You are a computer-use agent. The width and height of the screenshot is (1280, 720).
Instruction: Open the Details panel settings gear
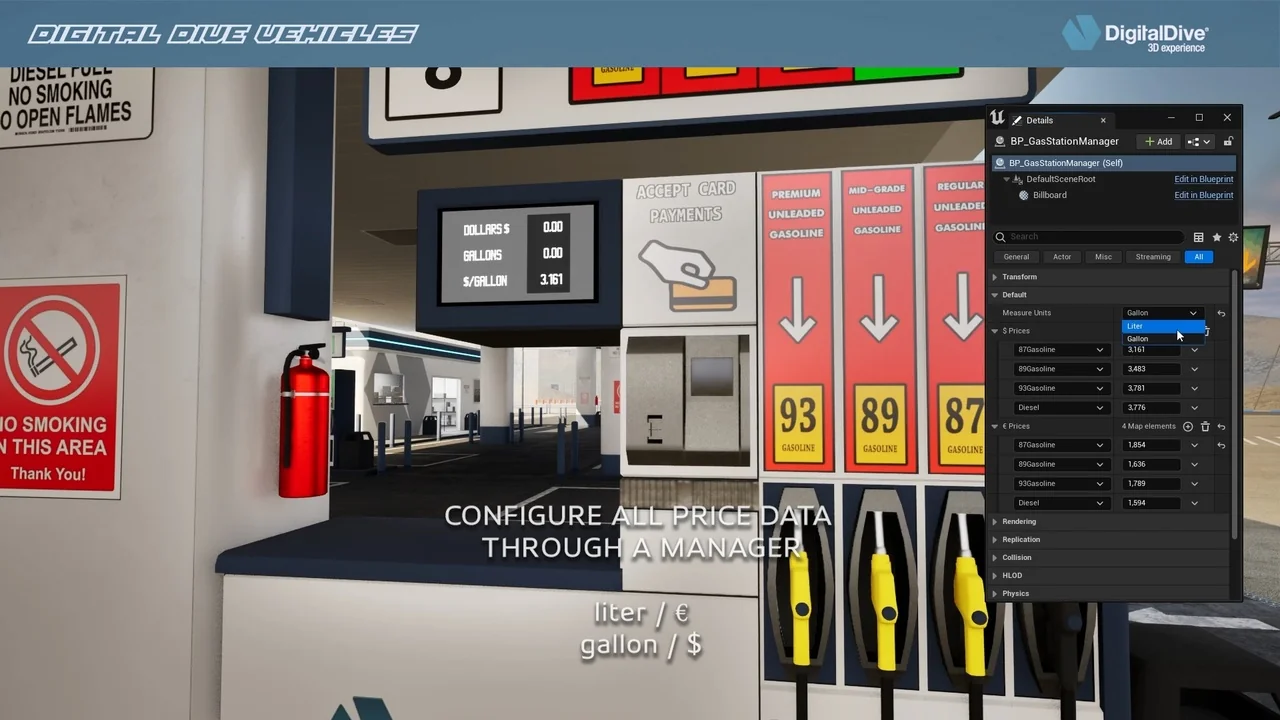point(1233,237)
